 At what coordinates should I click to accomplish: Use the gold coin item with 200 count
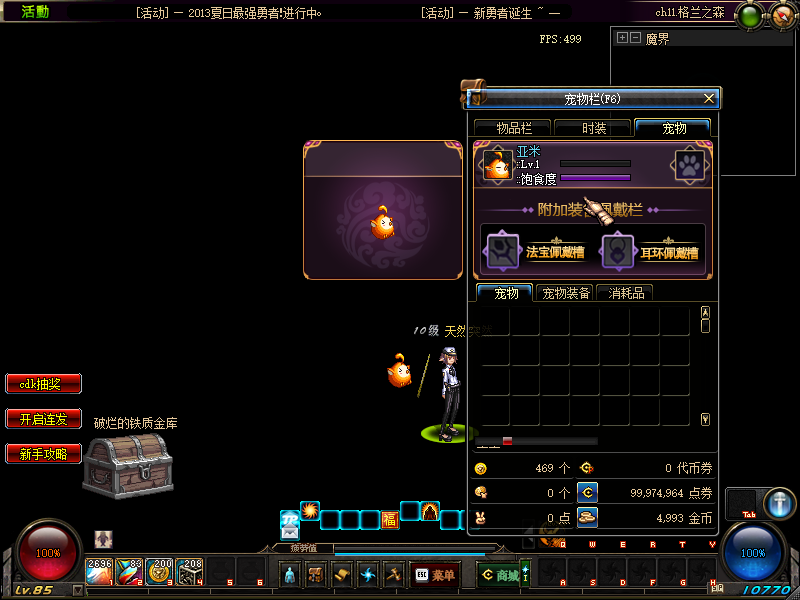click(x=160, y=571)
